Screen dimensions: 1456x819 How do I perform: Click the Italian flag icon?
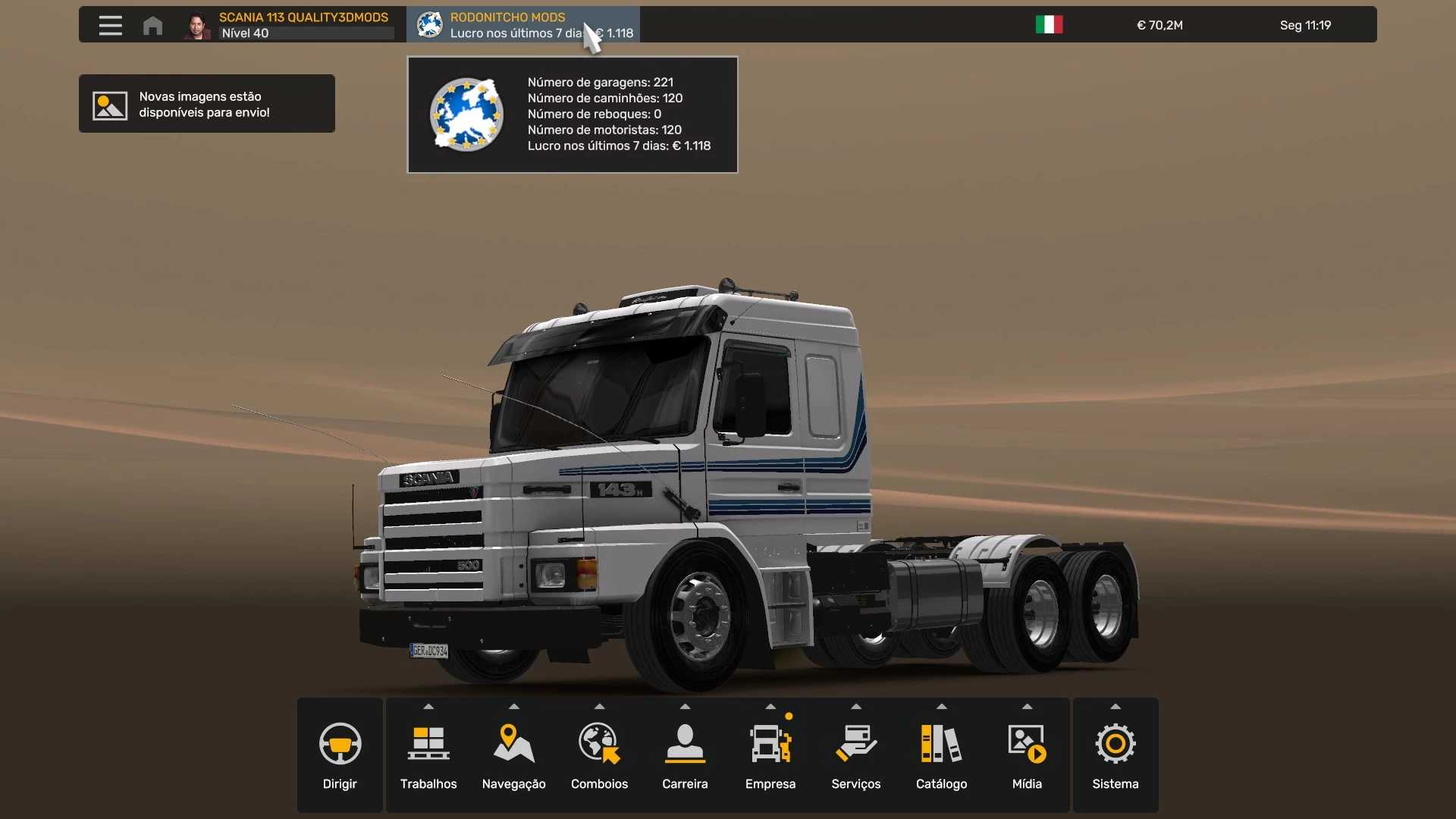pyautogui.click(x=1049, y=25)
